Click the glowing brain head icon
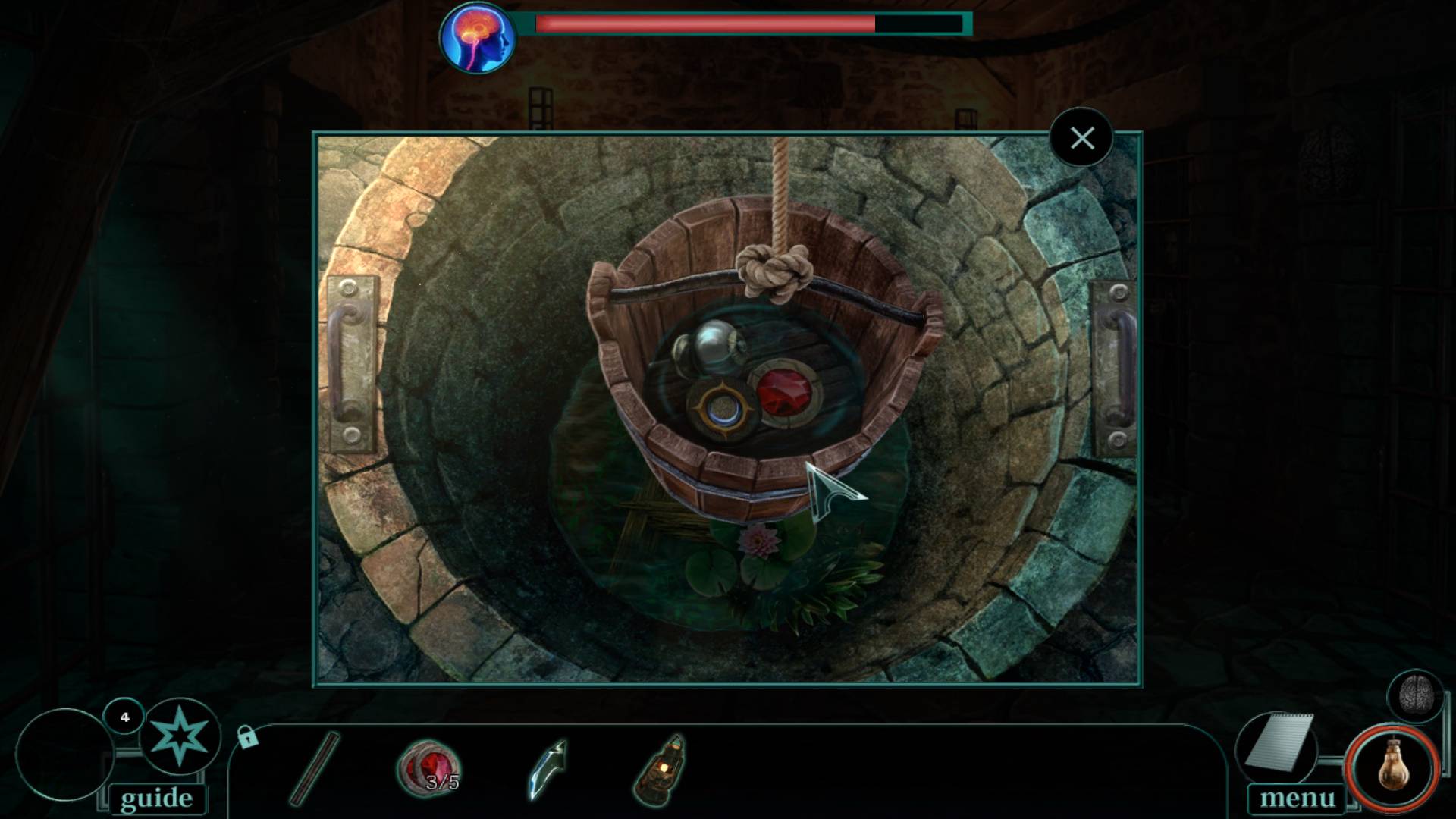Viewport: 1456px width, 819px height. pyautogui.click(x=478, y=38)
